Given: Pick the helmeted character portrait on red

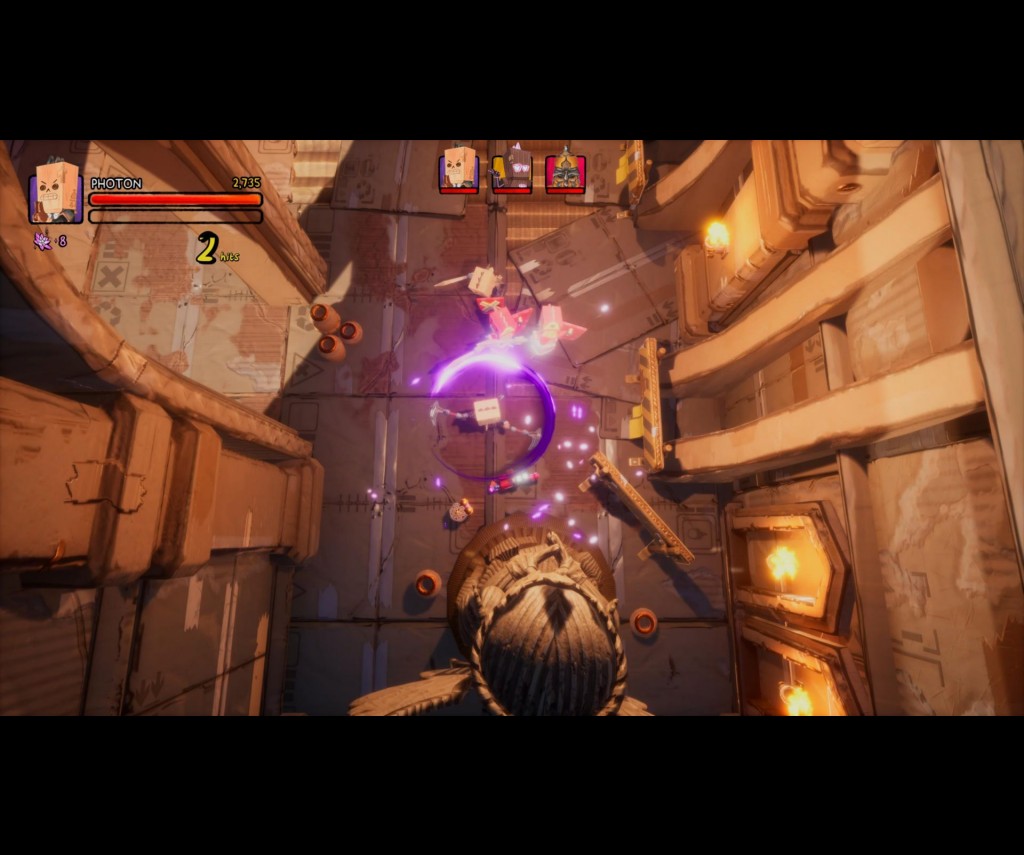Looking at the screenshot, I should 565,171.
